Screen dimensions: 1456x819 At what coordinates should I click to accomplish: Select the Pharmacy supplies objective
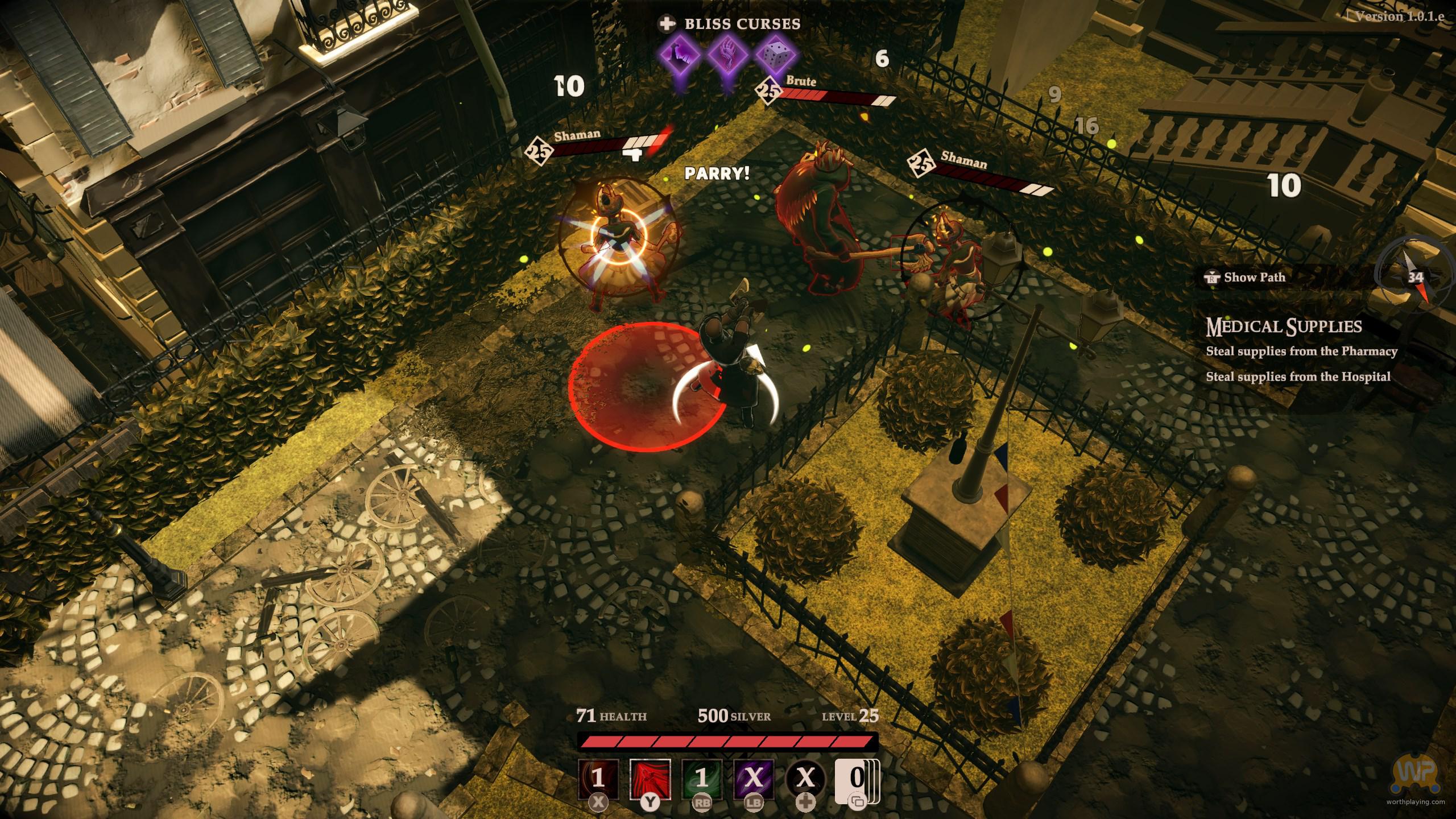pos(1301,351)
